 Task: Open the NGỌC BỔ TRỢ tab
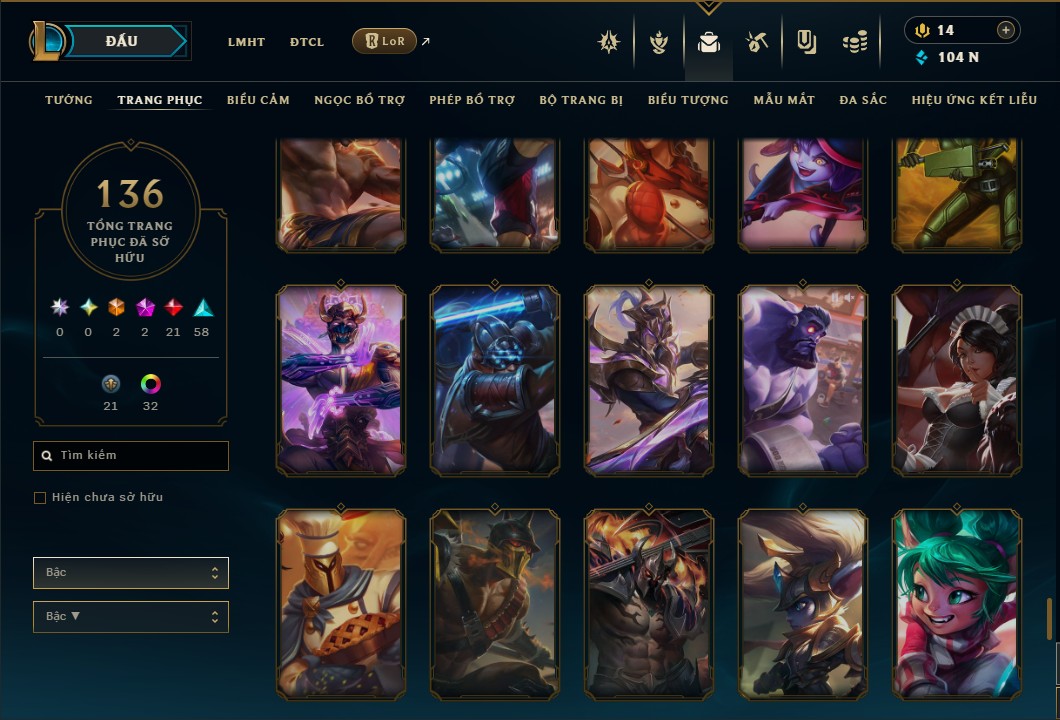[x=359, y=100]
